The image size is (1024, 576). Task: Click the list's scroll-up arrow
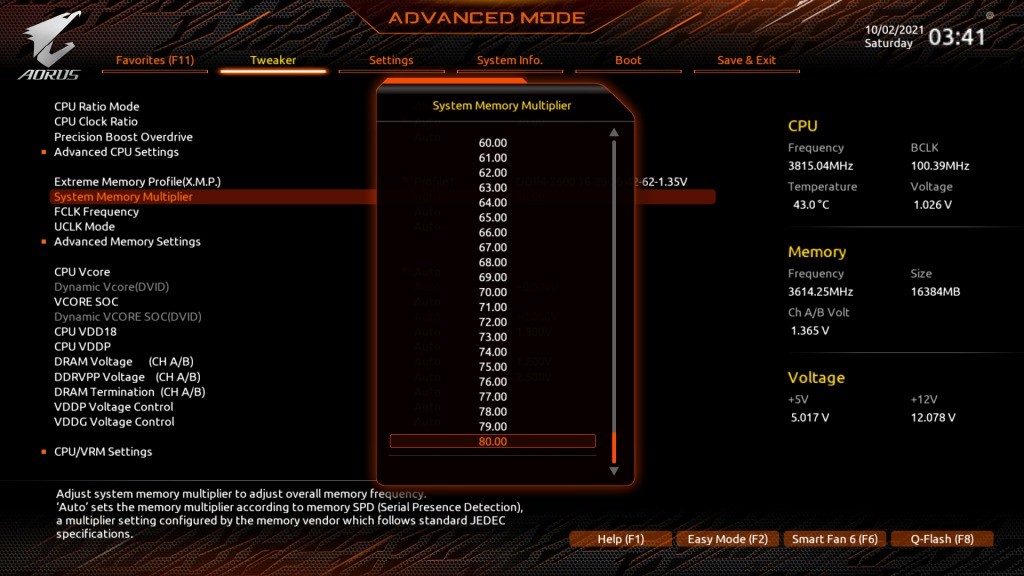pos(614,132)
